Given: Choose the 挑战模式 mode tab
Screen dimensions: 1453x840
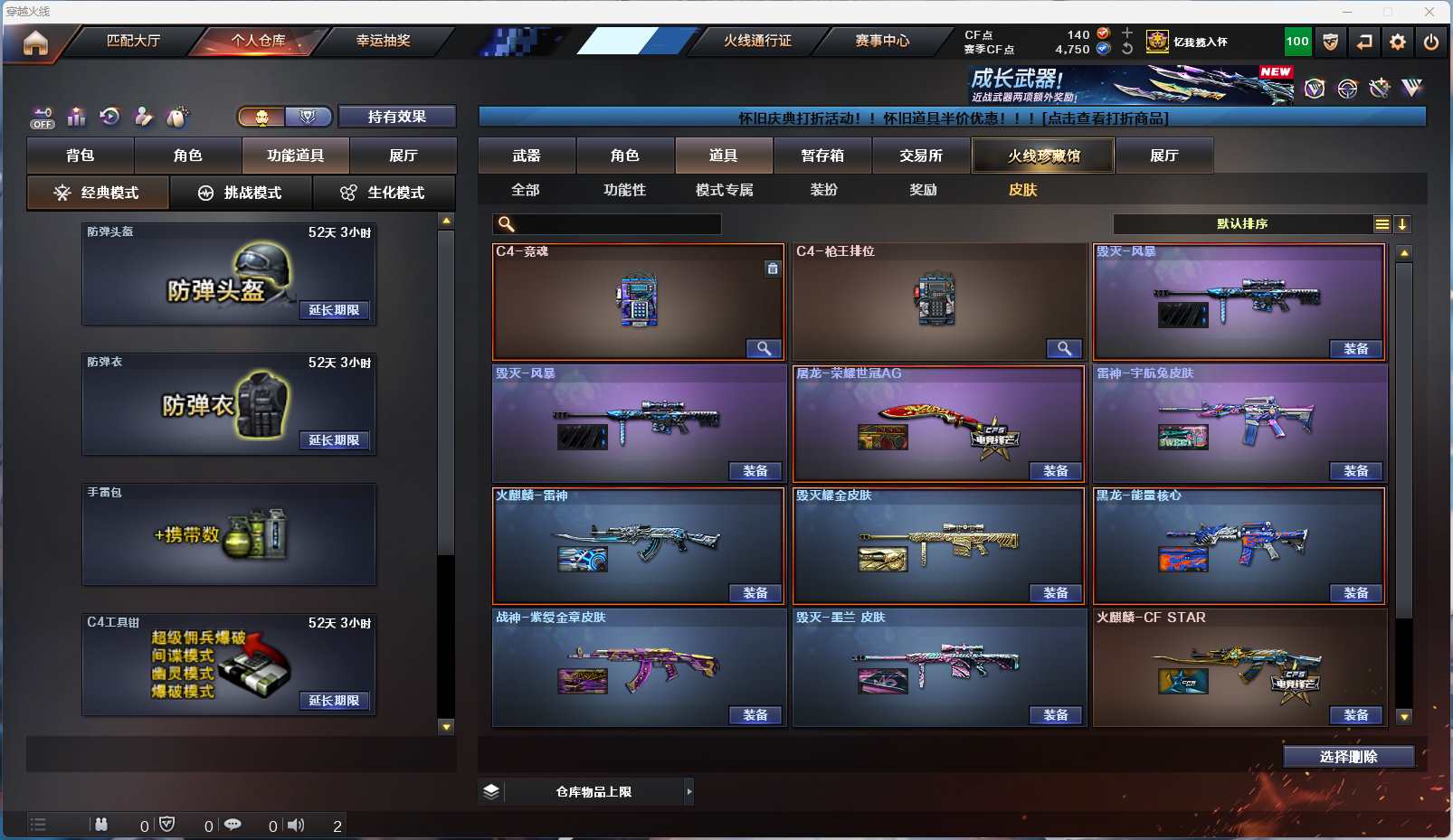Looking at the screenshot, I should pos(241,193).
